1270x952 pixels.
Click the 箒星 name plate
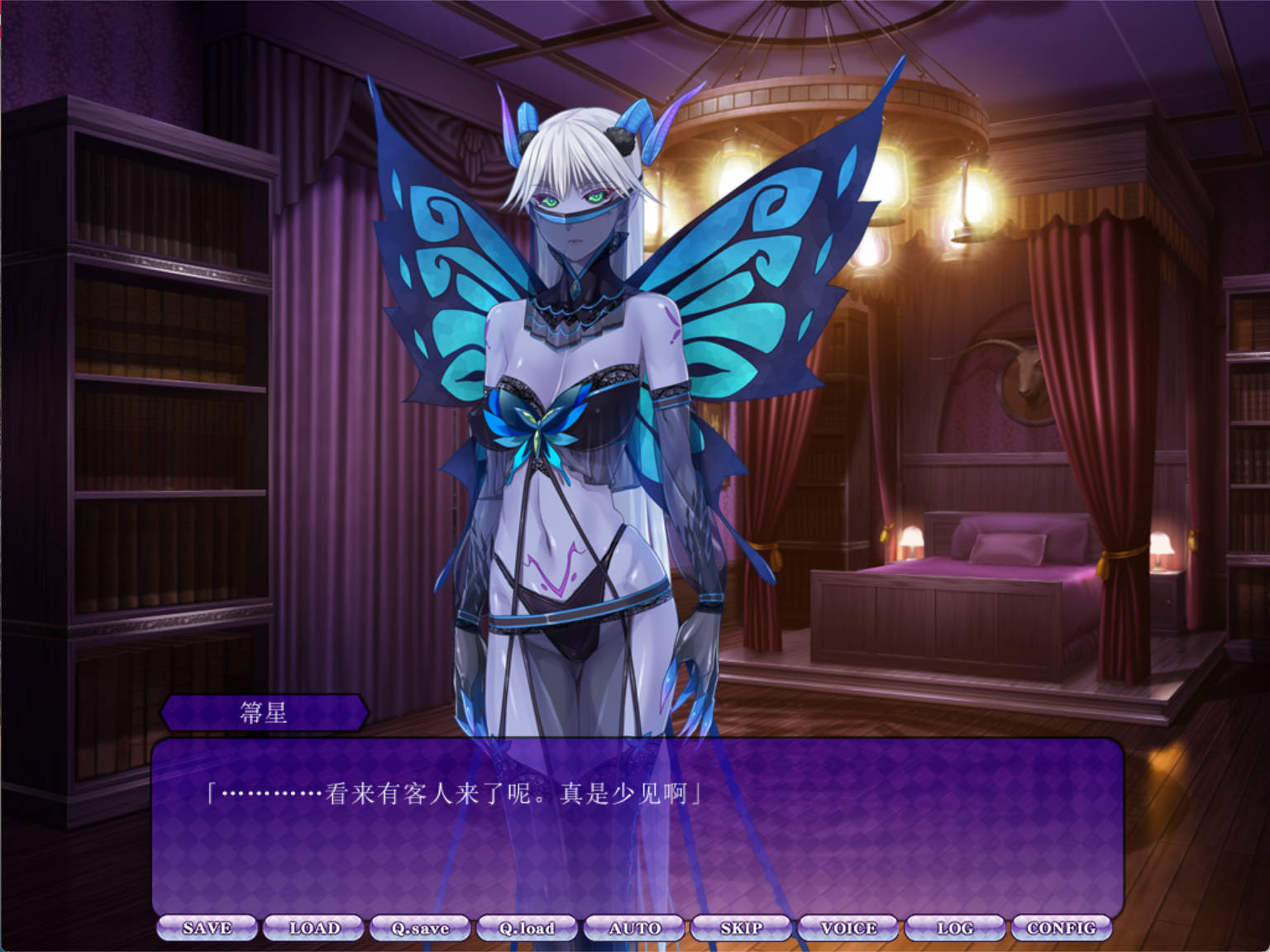tap(265, 712)
